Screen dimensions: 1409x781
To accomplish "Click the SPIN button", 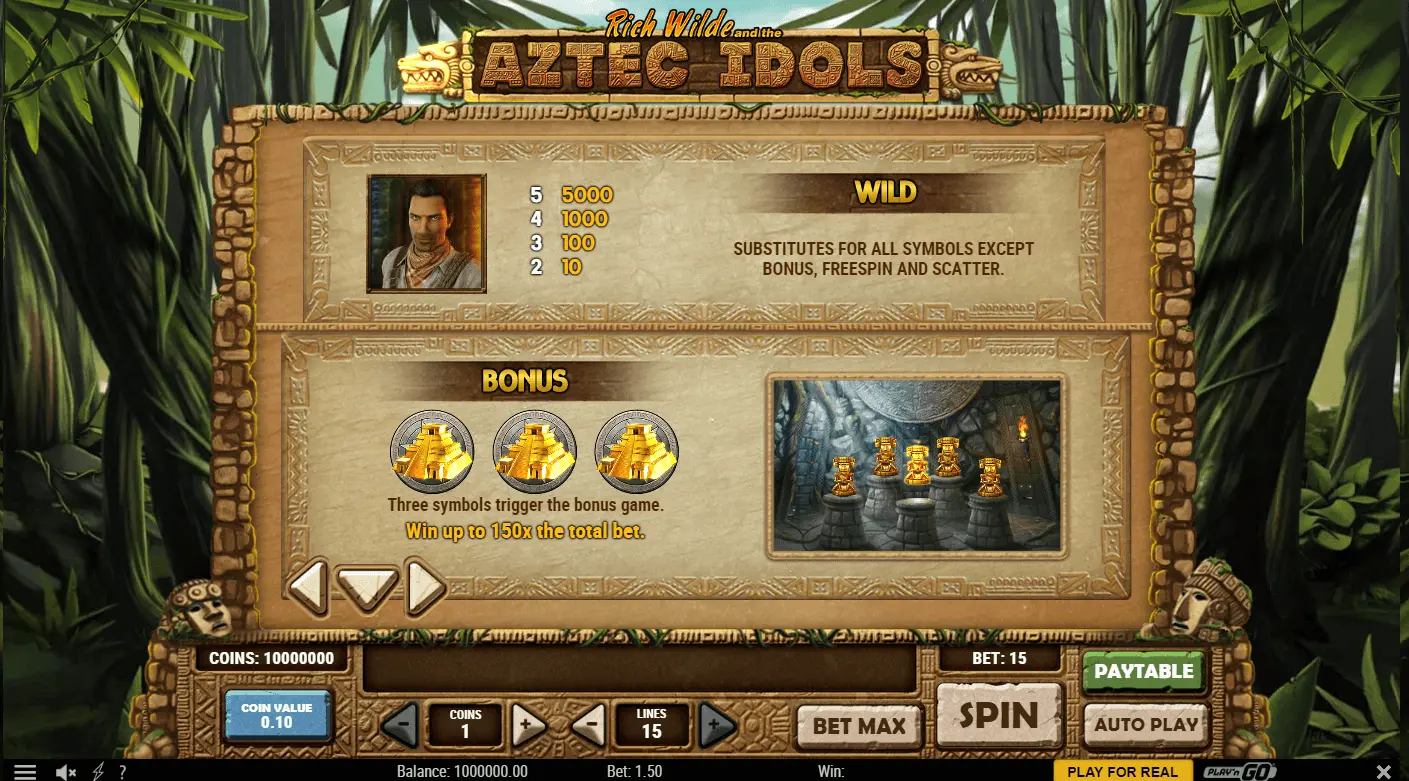I will pyautogui.click(x=997, y=715).
